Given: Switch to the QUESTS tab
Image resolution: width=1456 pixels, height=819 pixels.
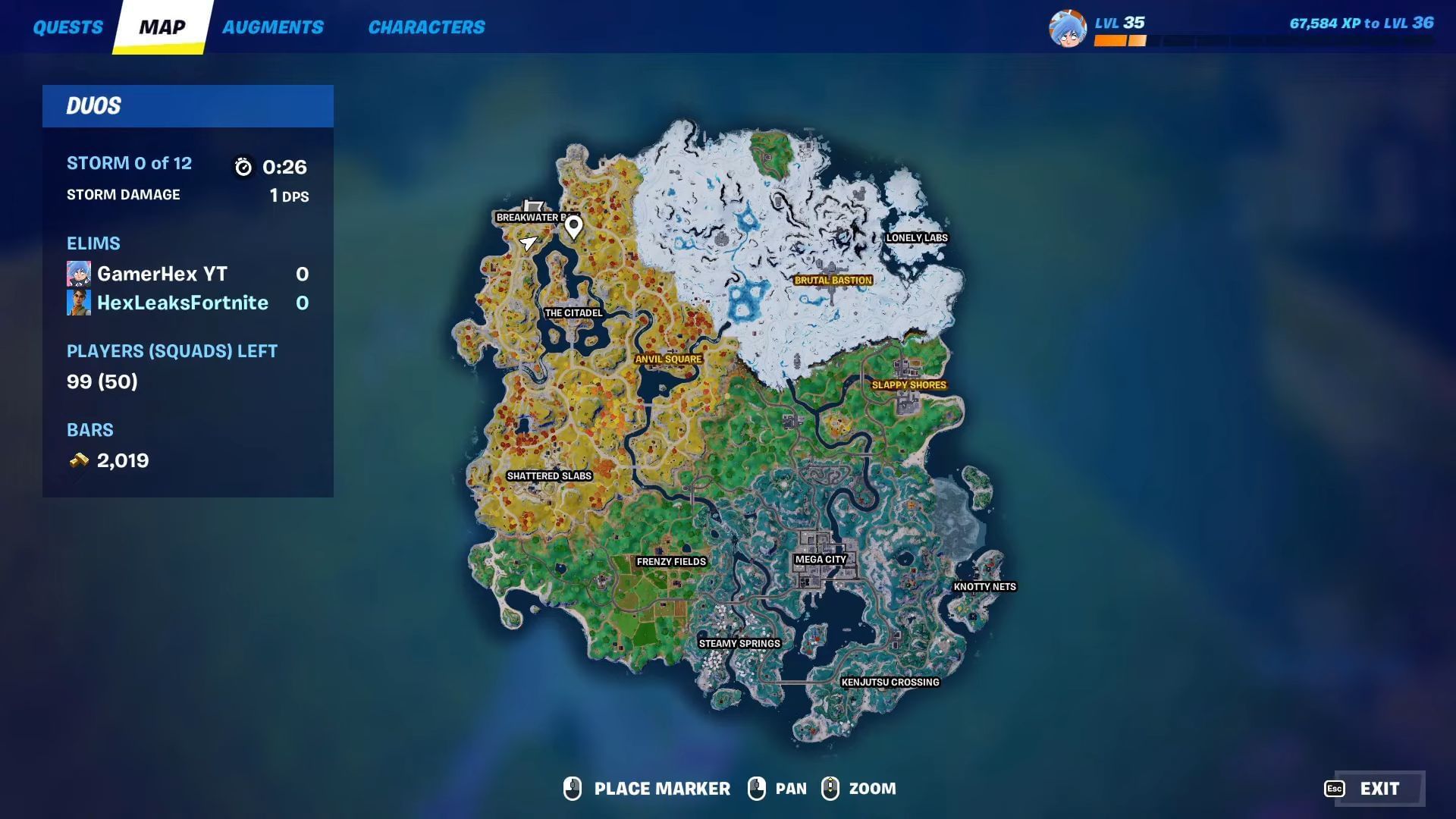Looking at the screenshot, I should [x=68, y=27].
